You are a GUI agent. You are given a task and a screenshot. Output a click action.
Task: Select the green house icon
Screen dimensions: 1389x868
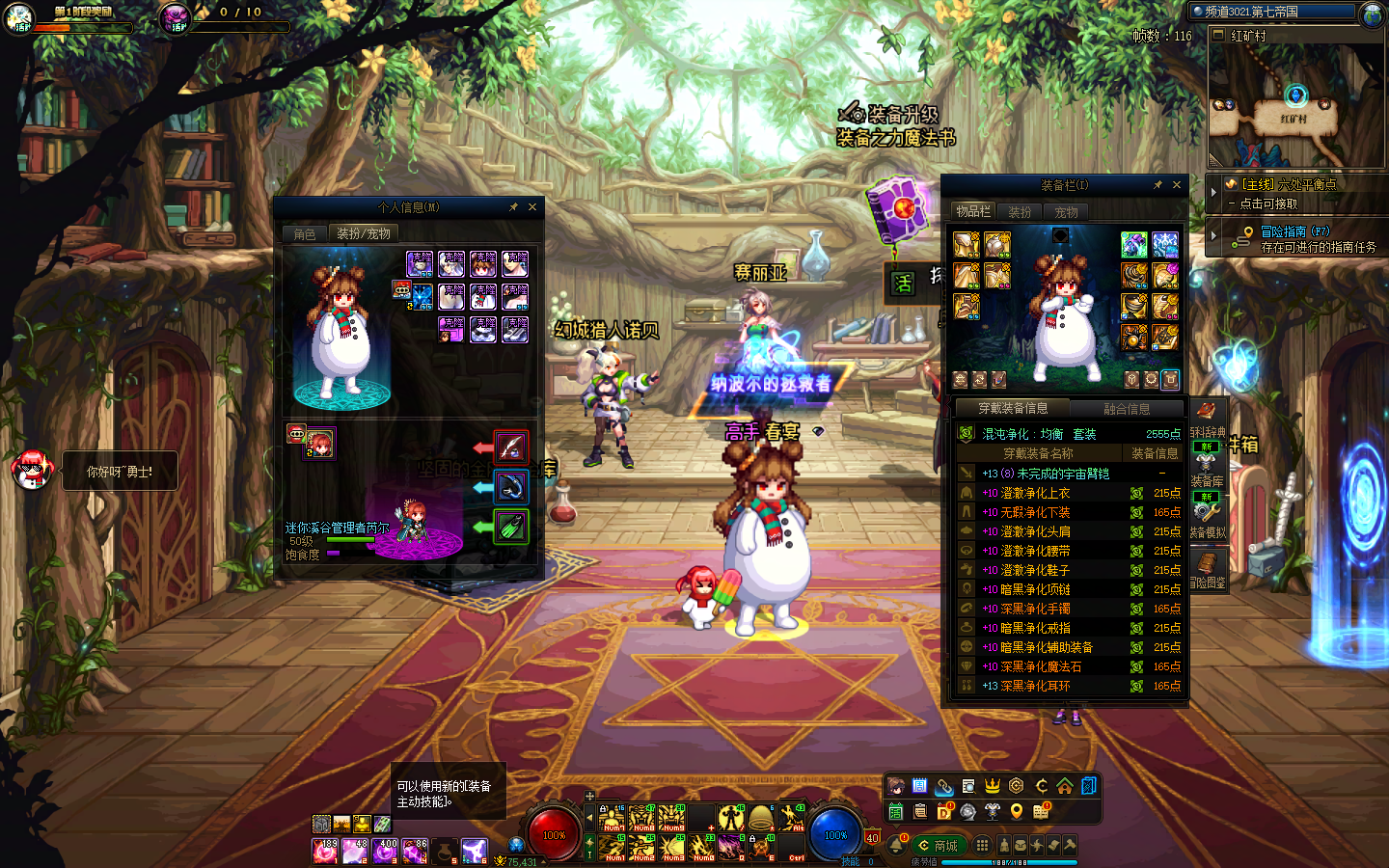(x=1064, y=786)
